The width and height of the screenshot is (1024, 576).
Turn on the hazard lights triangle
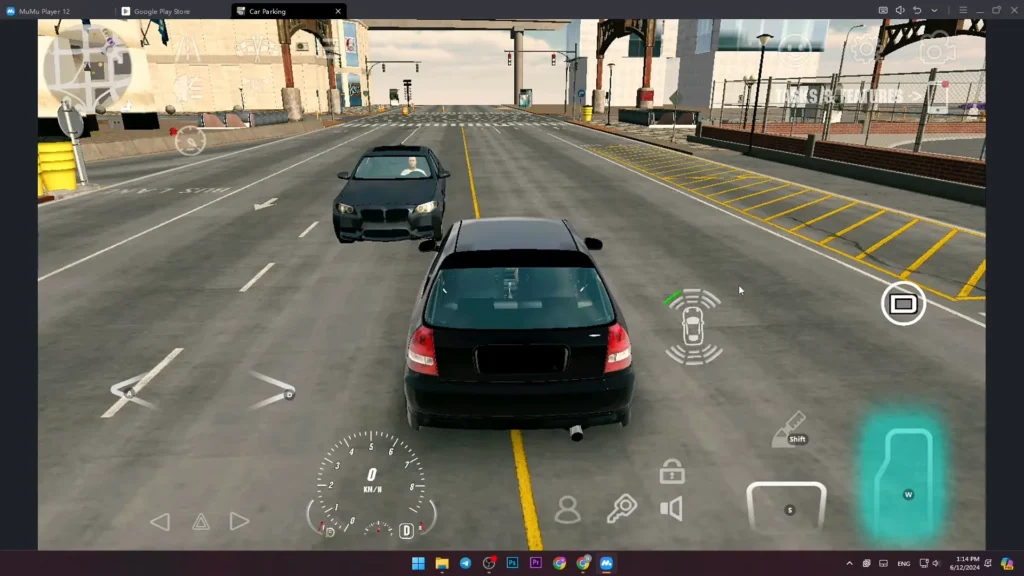(200, 521)
